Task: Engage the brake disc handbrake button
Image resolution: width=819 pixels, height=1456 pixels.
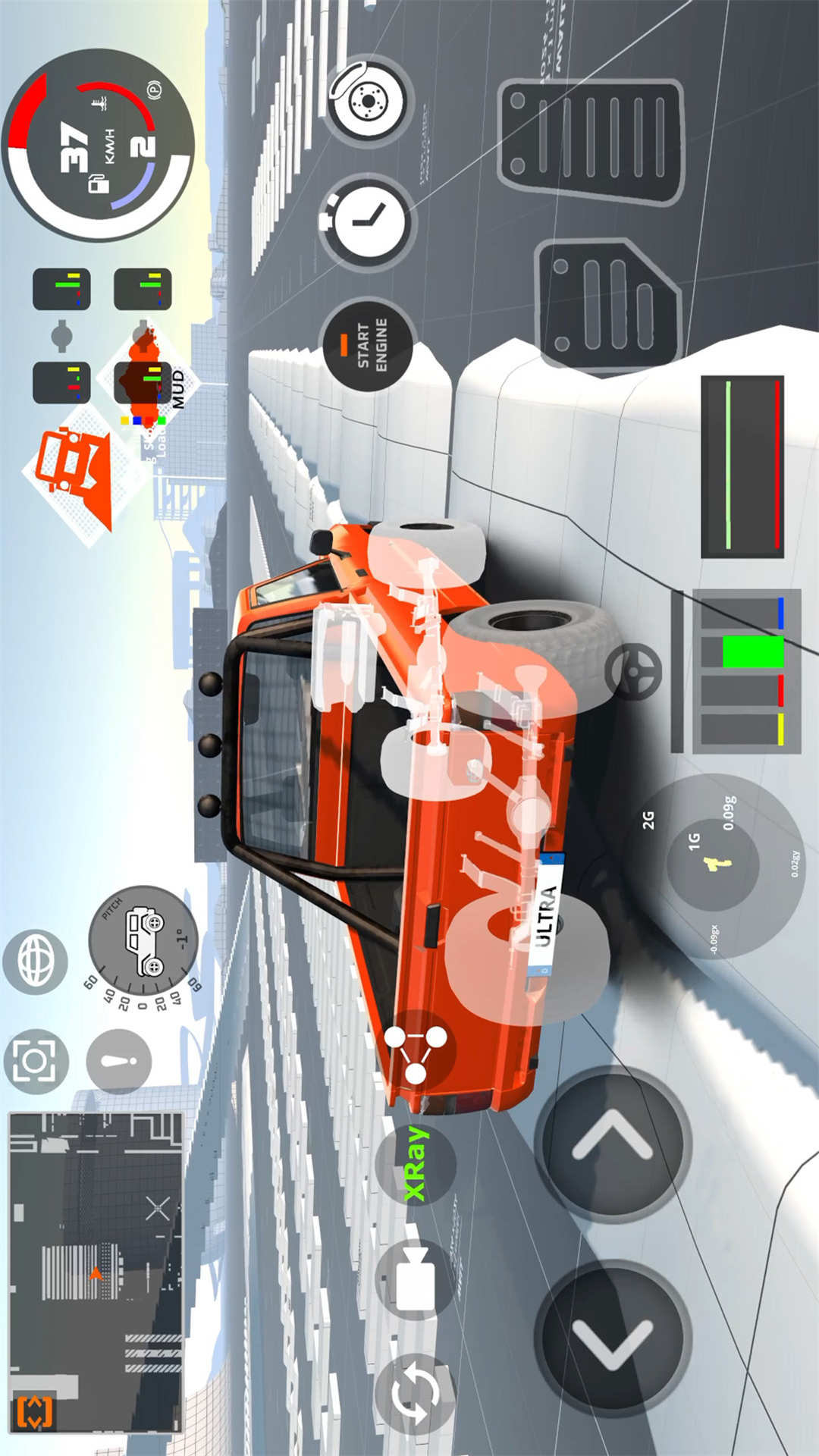Action: [369, 101]
